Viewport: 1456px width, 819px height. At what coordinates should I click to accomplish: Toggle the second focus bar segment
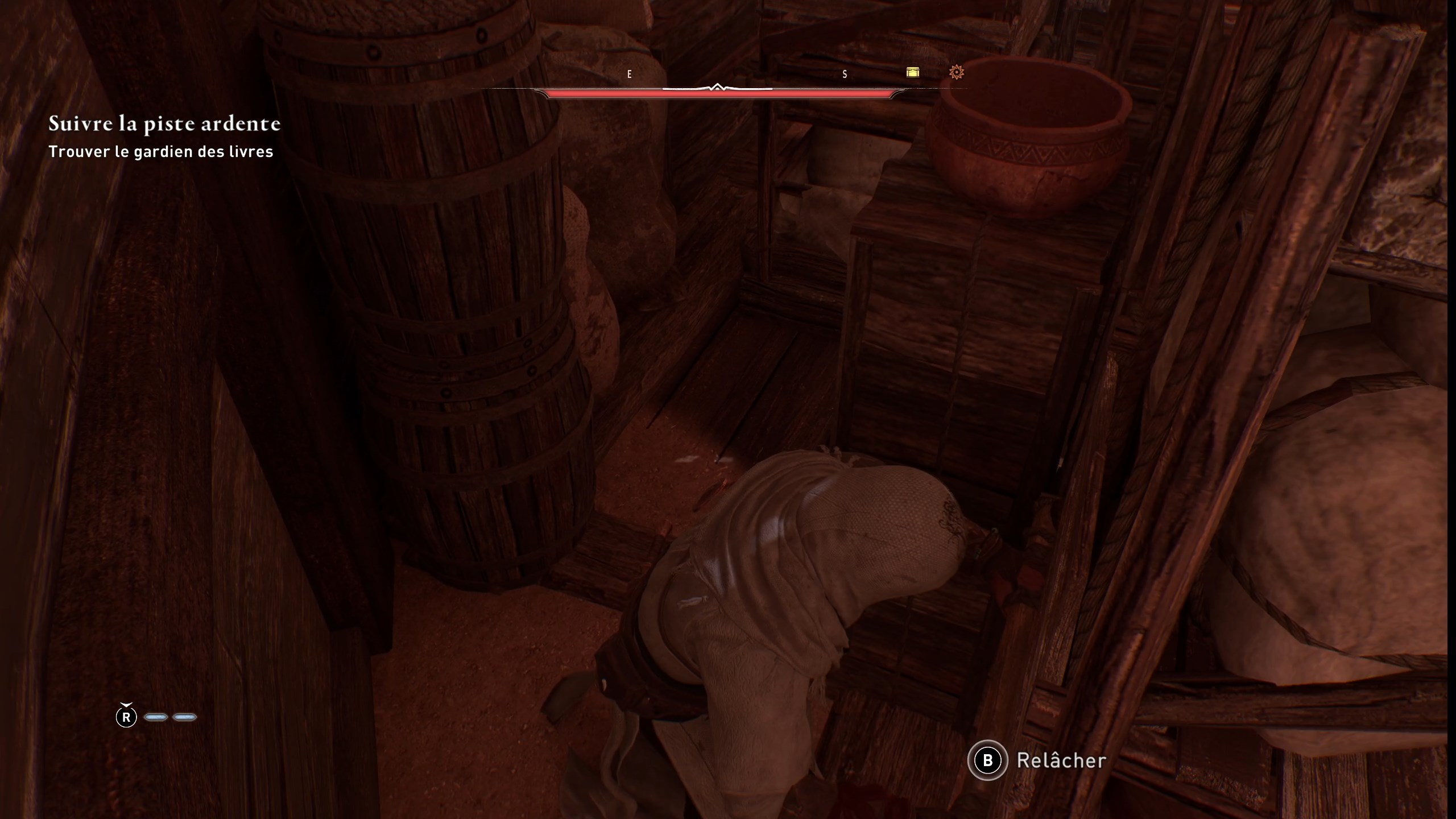pyautogui.click(x=186, y=717)
